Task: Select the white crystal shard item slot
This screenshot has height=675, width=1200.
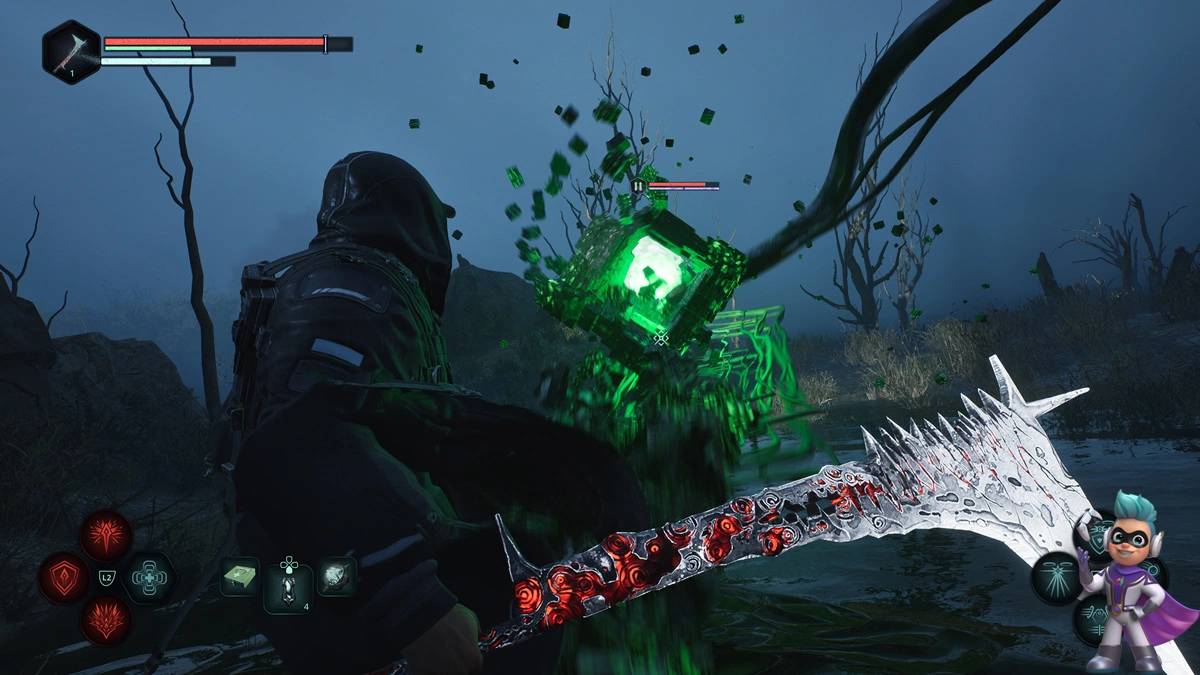Action: (336, 577)
